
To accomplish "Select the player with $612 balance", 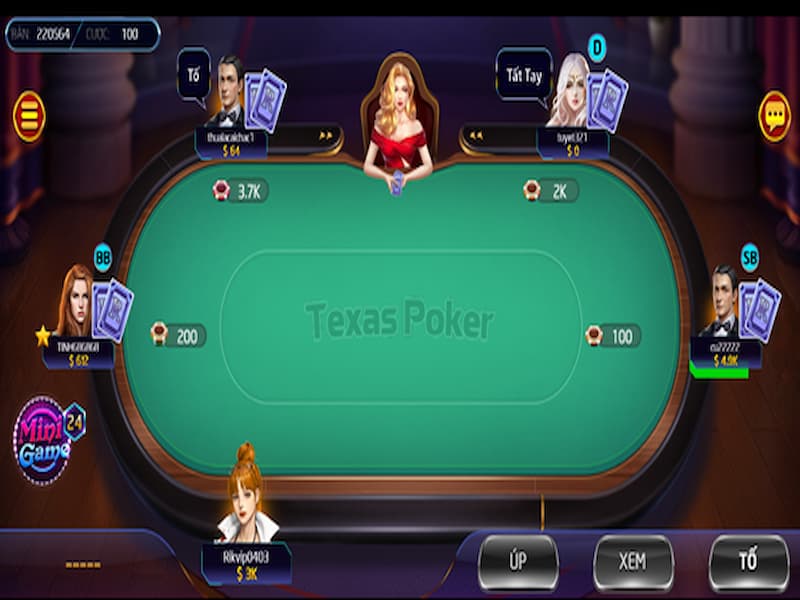I will point(77,303).
